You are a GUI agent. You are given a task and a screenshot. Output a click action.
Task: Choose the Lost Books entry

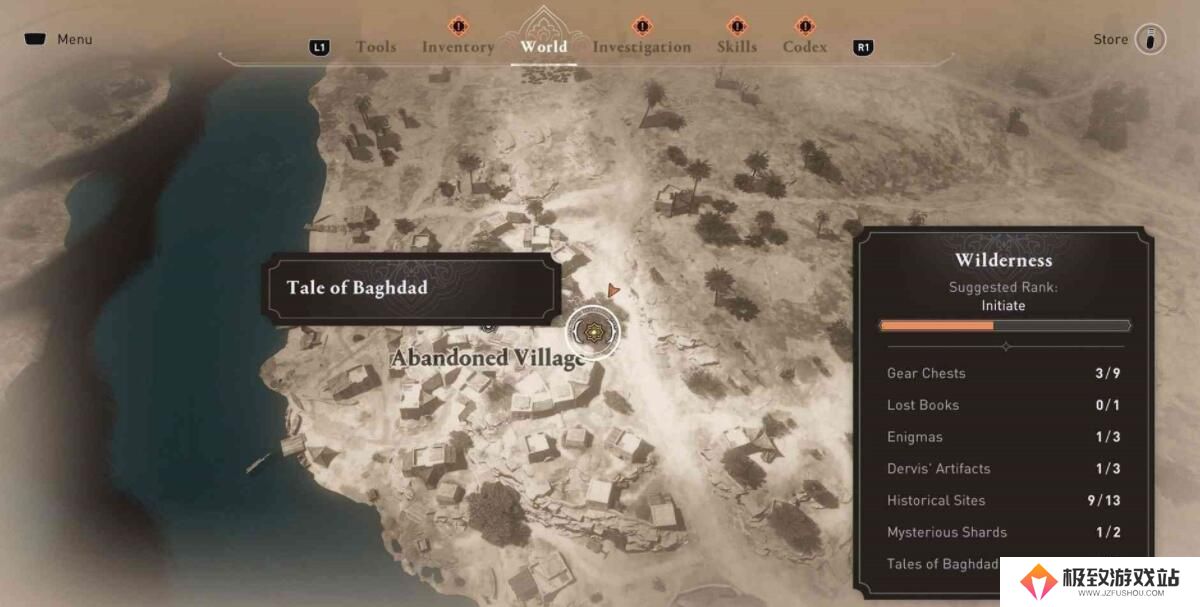(1004, 405)
